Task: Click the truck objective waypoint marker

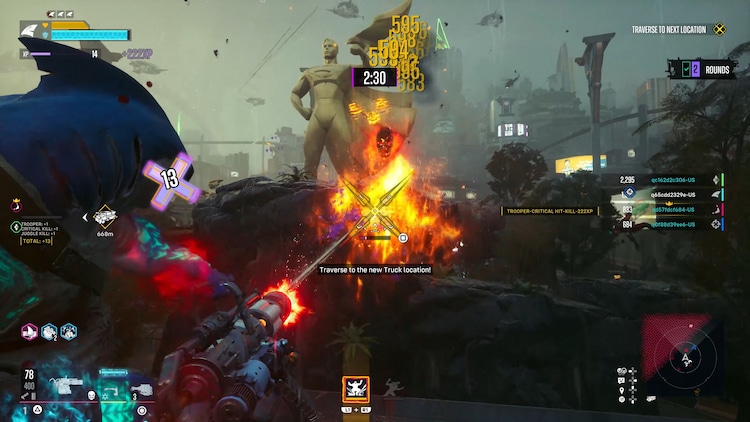Action: 105,215
